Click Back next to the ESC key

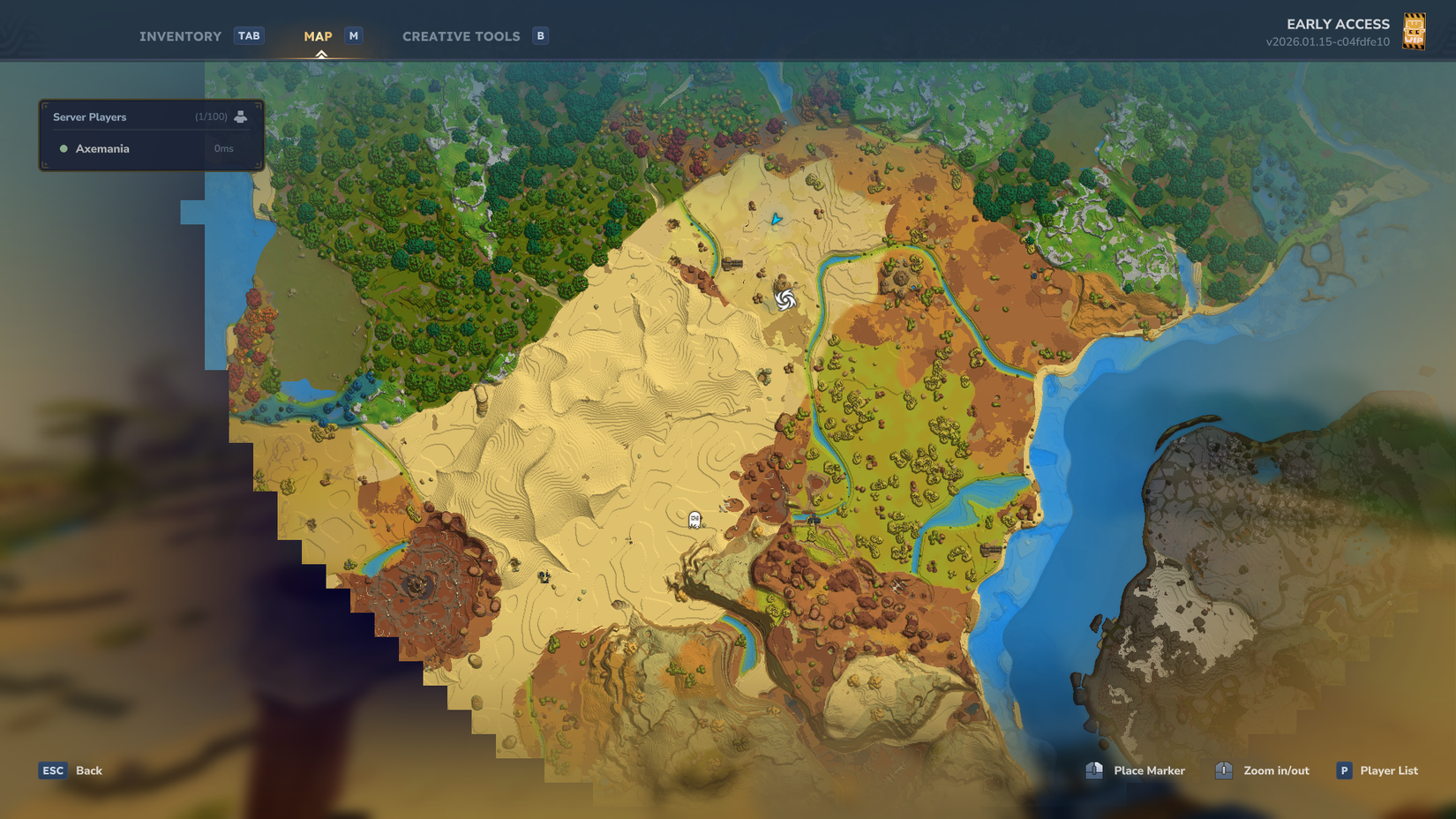88,770
